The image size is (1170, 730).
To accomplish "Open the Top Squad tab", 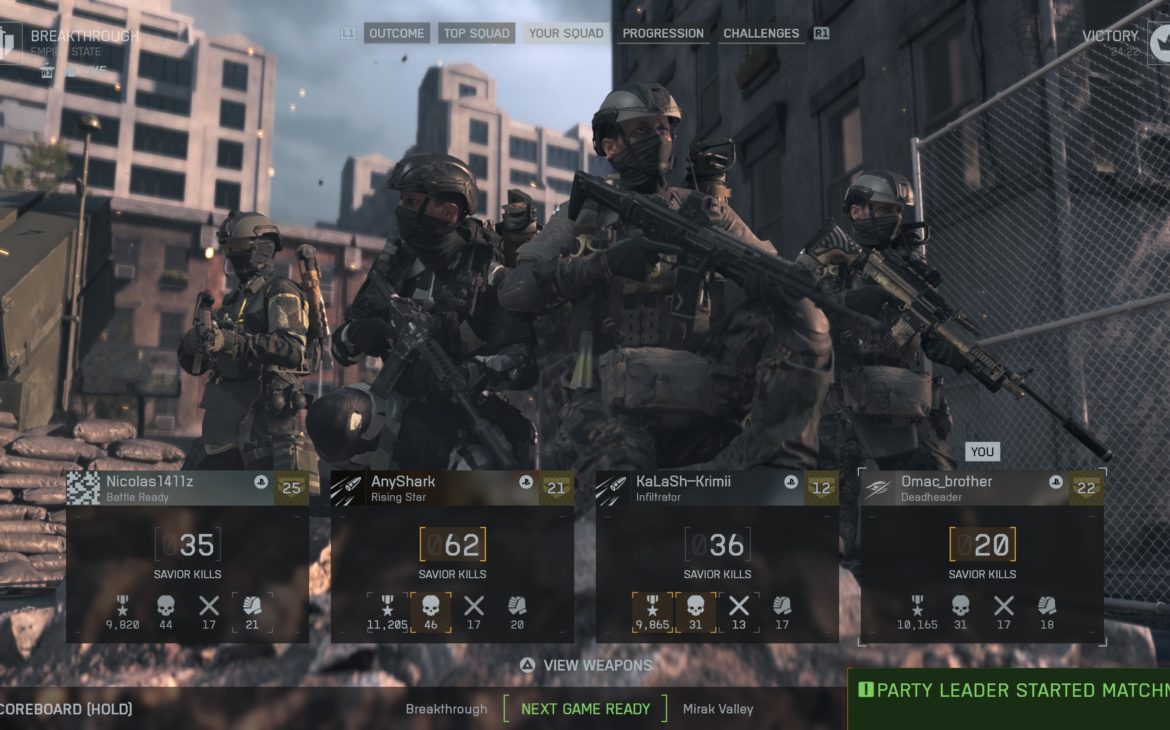I will tap(477, 33).
